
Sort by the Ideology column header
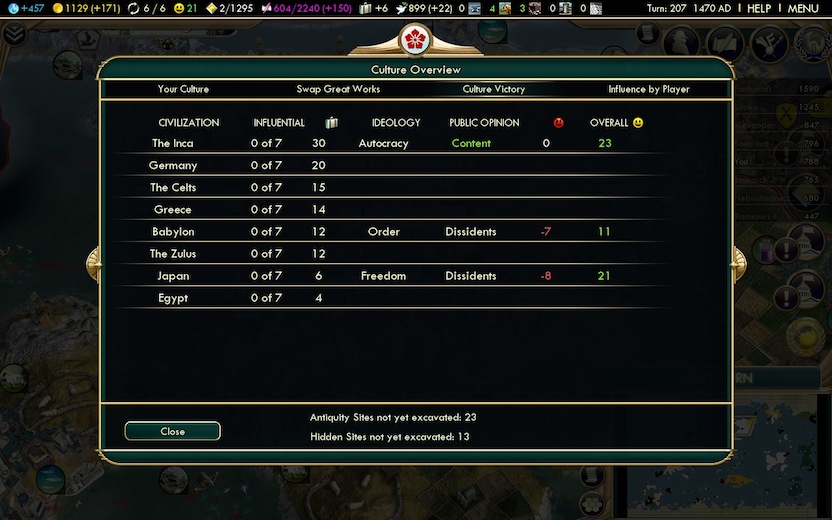tap(395, 123)
